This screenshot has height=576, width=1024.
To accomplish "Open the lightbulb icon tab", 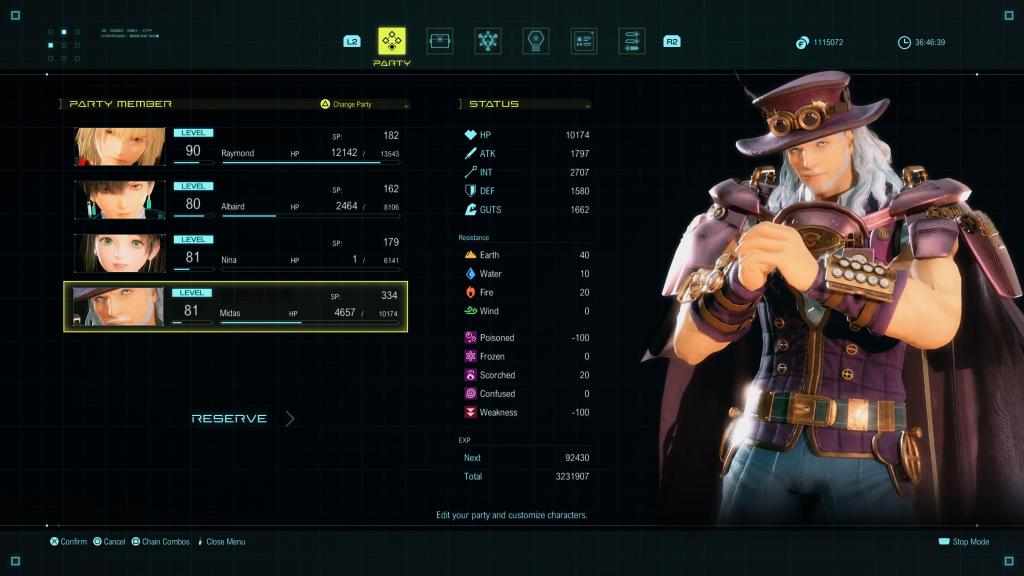I will point(536,41).
